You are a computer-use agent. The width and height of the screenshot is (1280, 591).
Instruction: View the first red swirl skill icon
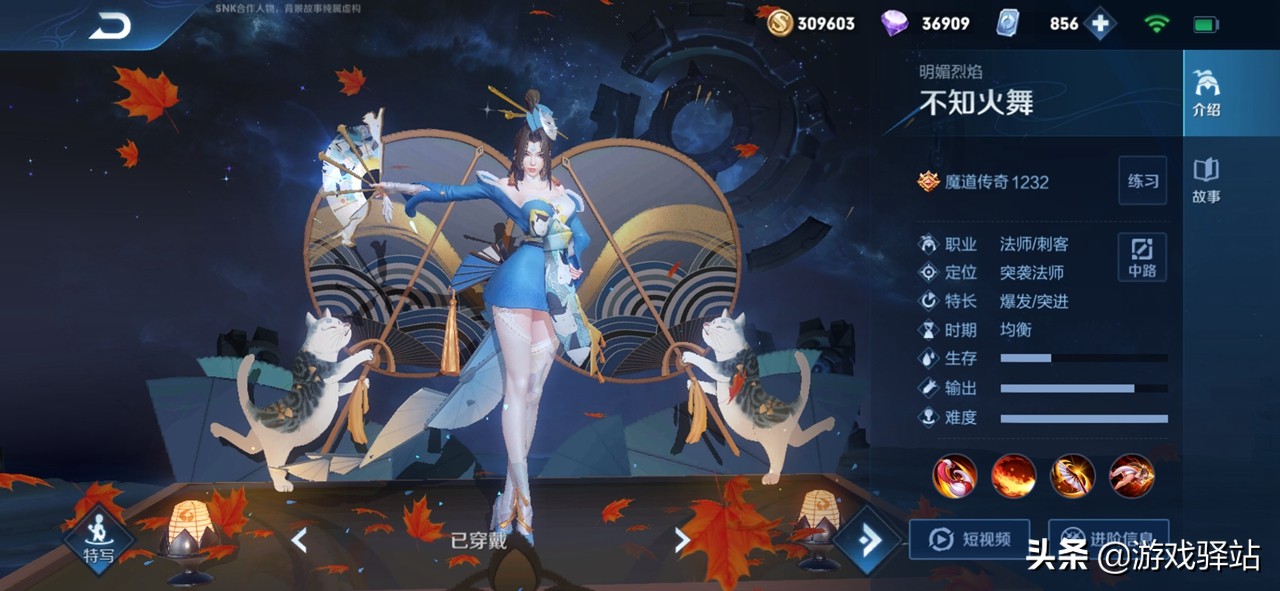tap(955, 475)
